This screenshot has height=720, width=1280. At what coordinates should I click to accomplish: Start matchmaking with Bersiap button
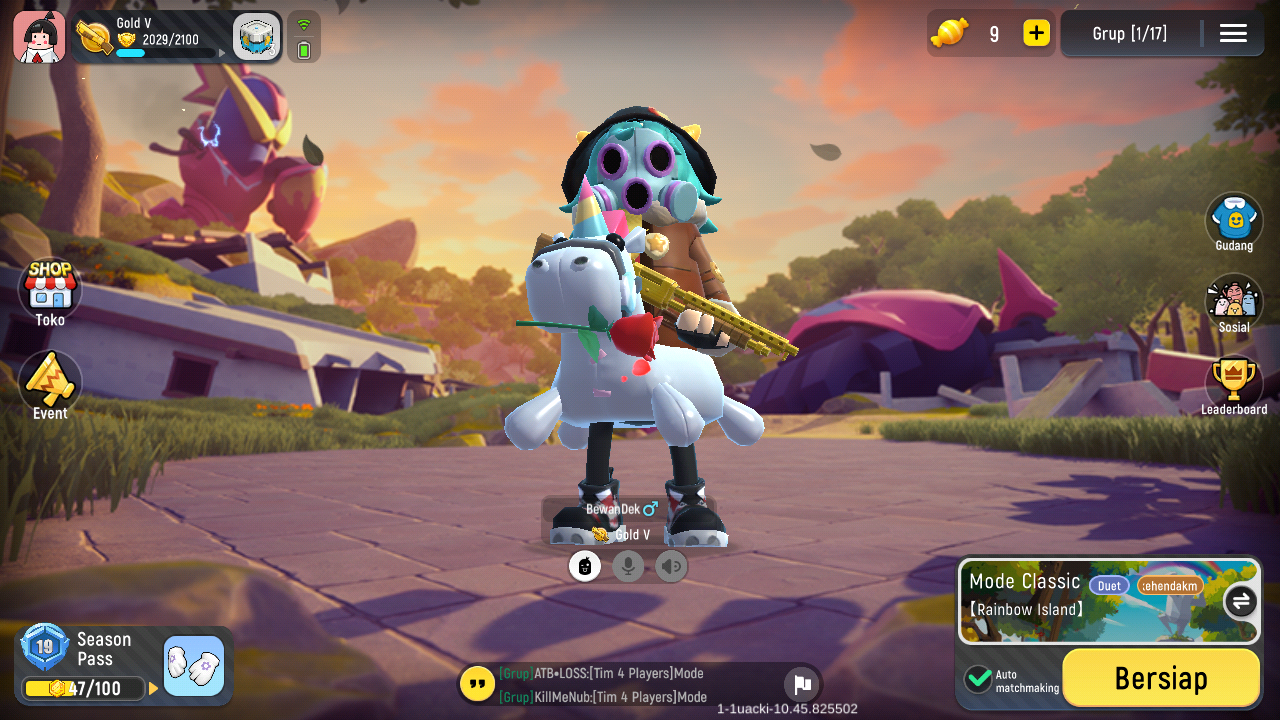pos(1160,678)
